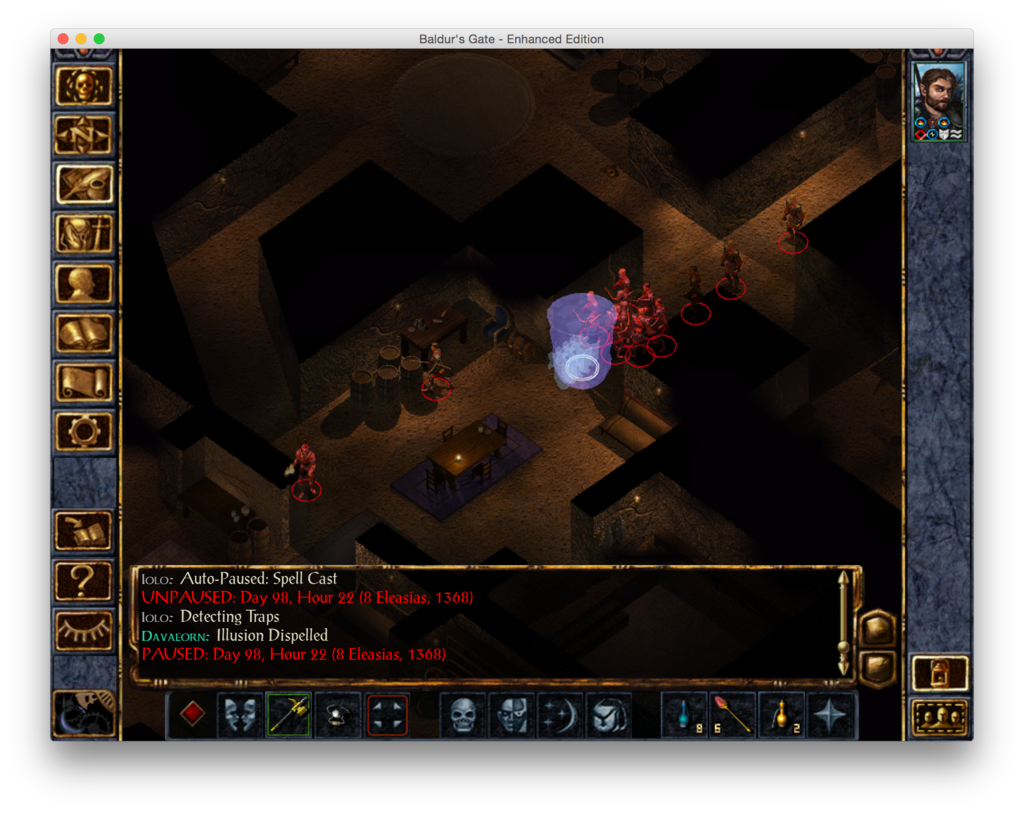
Task: Open game options with the gear icon
Action: click(85, 431)
